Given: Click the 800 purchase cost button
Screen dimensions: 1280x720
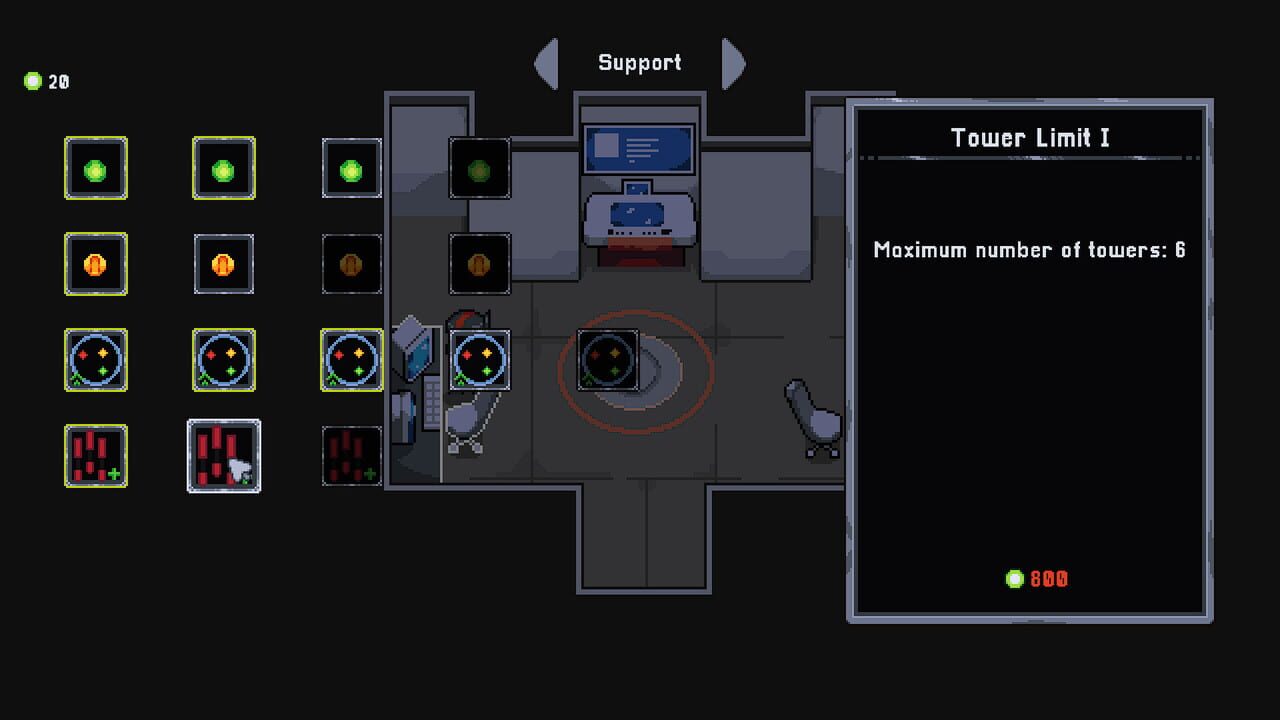Looking at the screenshot, I should [1035, 578].
